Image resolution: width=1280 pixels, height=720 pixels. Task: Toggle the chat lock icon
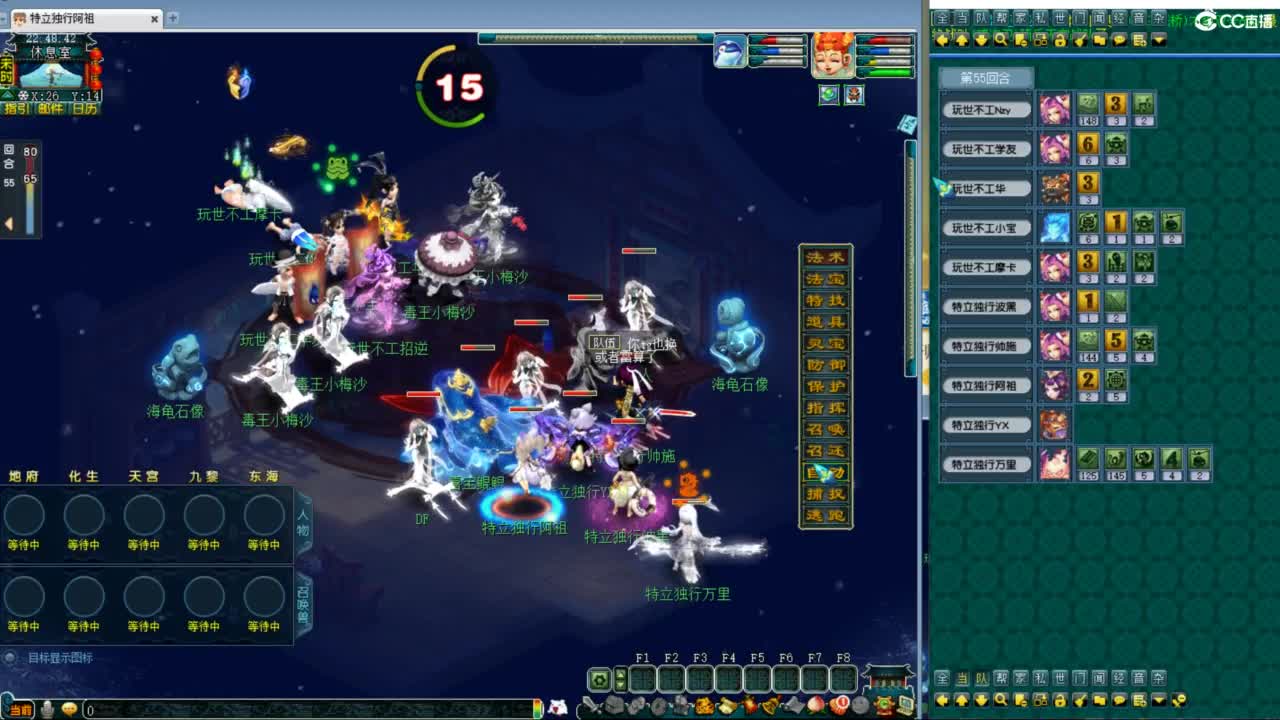point(1060,40)
